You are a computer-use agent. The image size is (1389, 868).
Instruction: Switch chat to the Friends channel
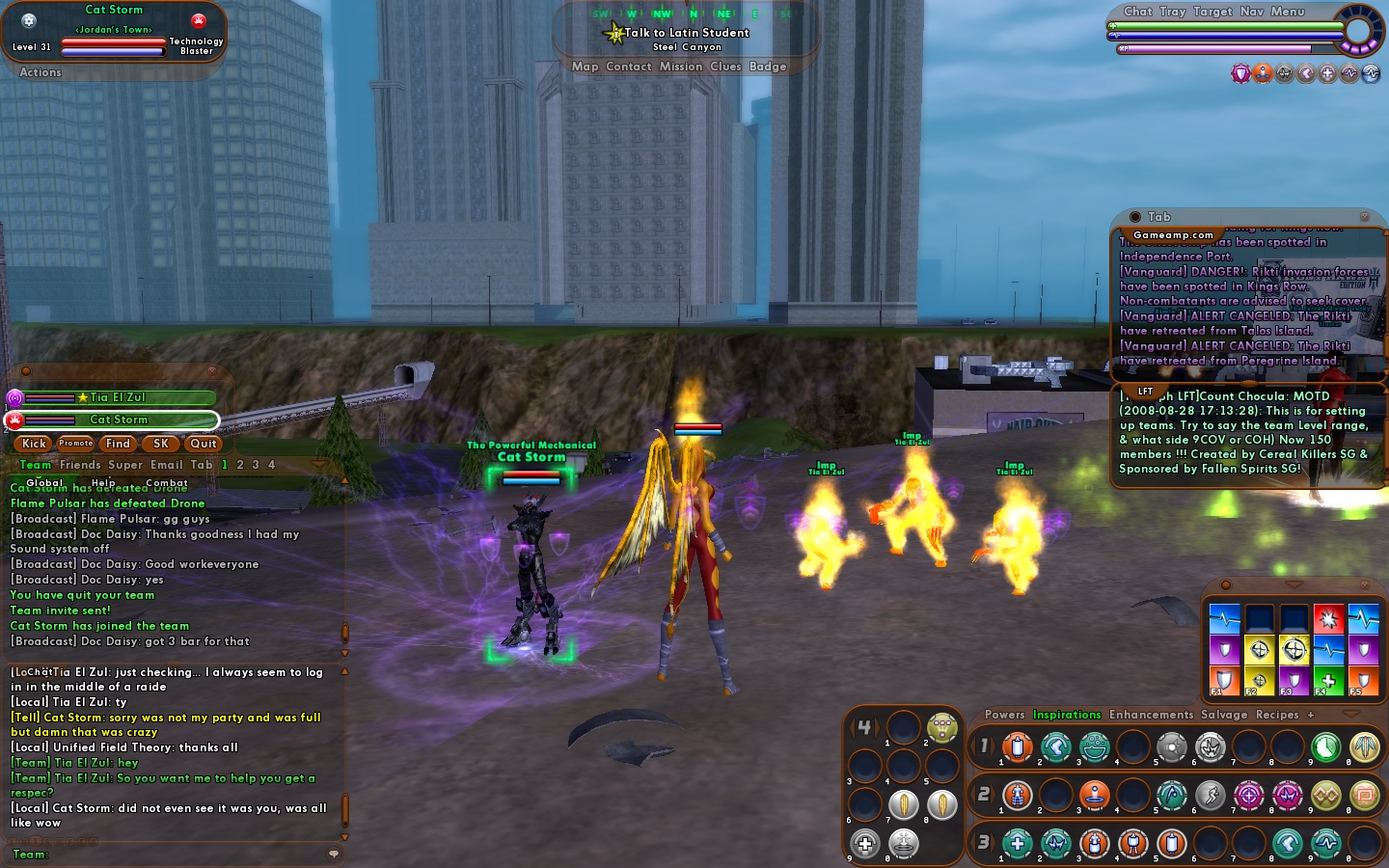[x=80, y=465]
